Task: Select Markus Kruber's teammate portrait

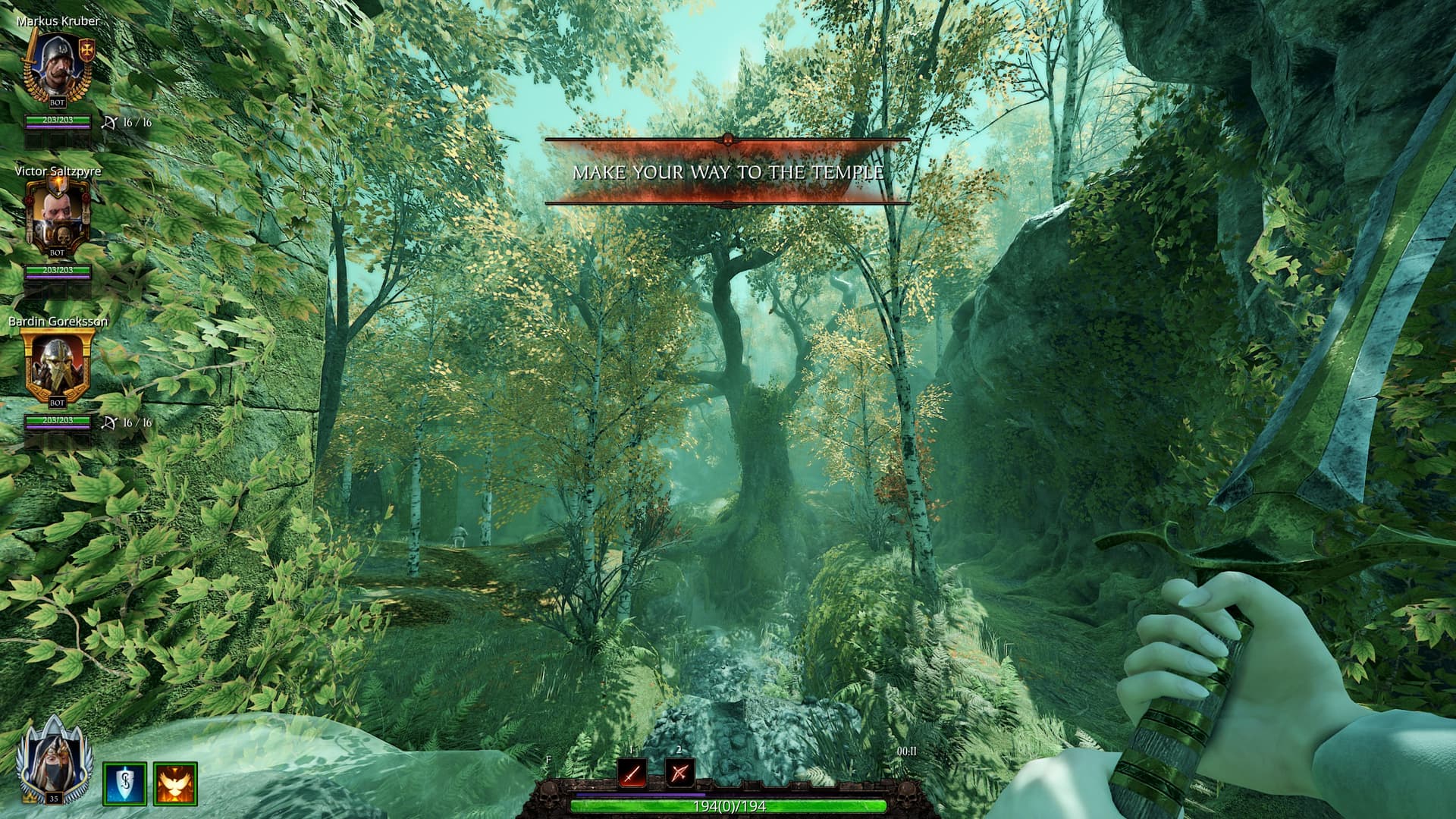Action: click(58, 70)
